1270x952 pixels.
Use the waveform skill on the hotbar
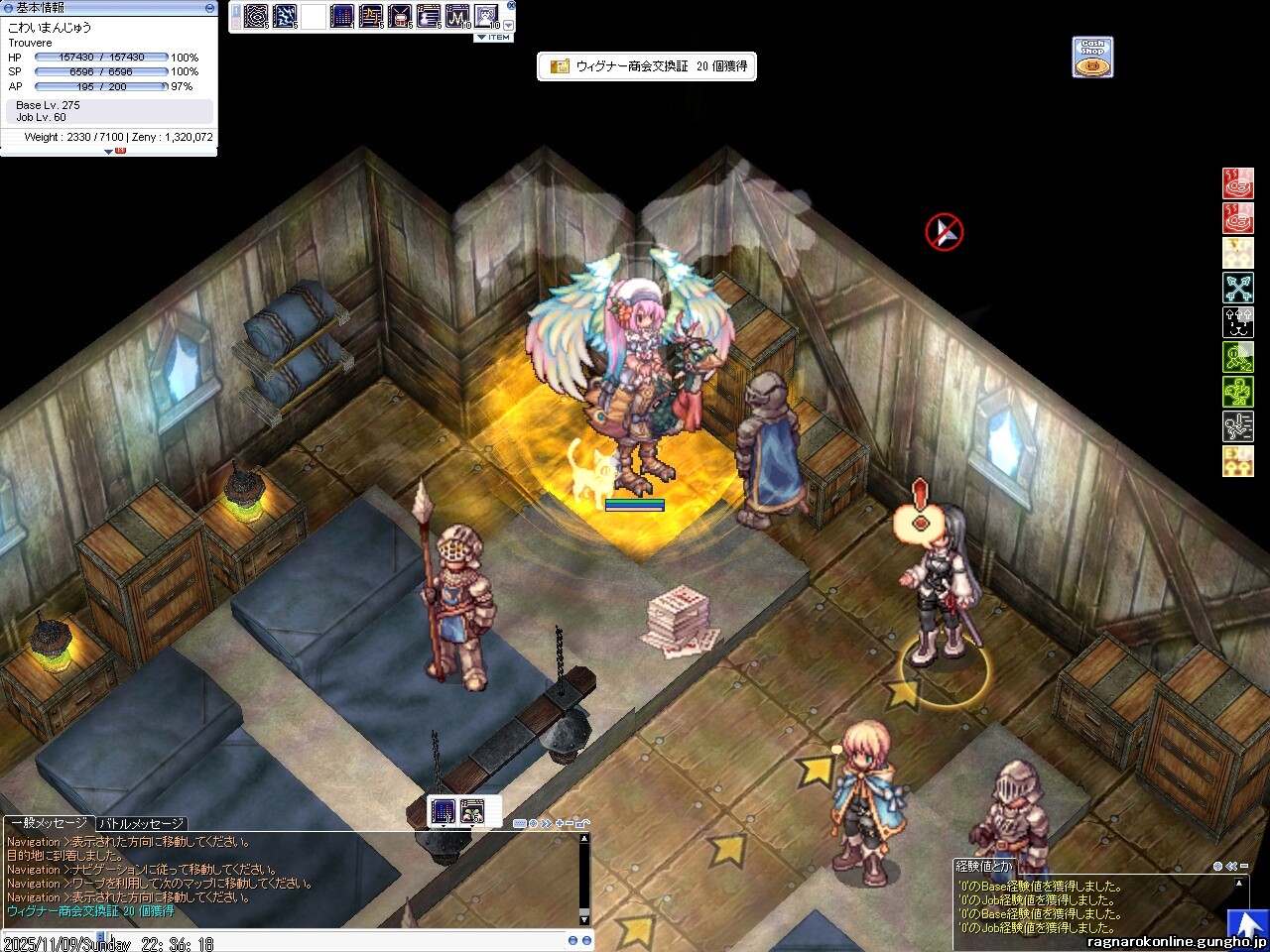tap(457, 17)
